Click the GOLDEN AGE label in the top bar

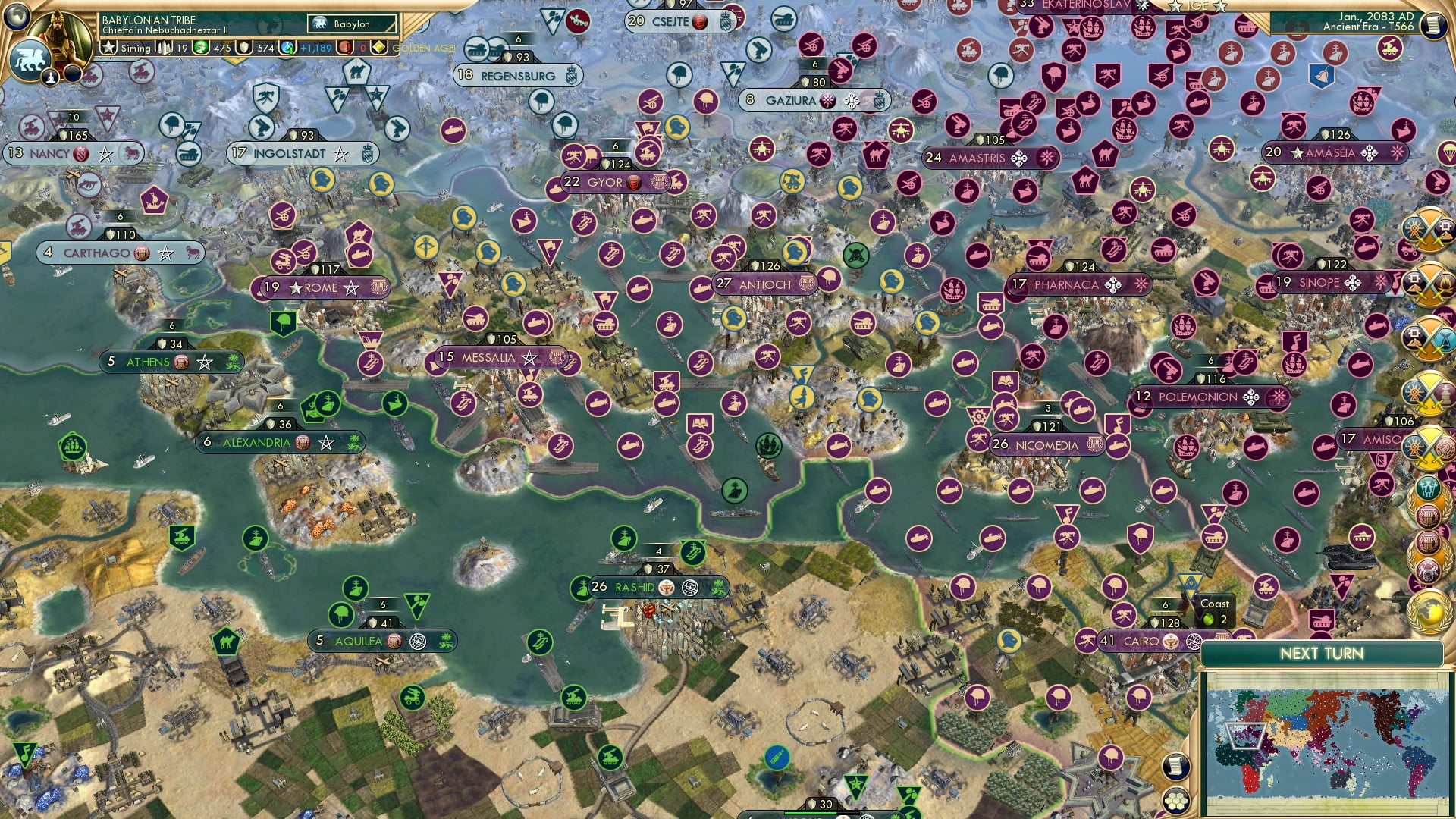pos(423,47)
